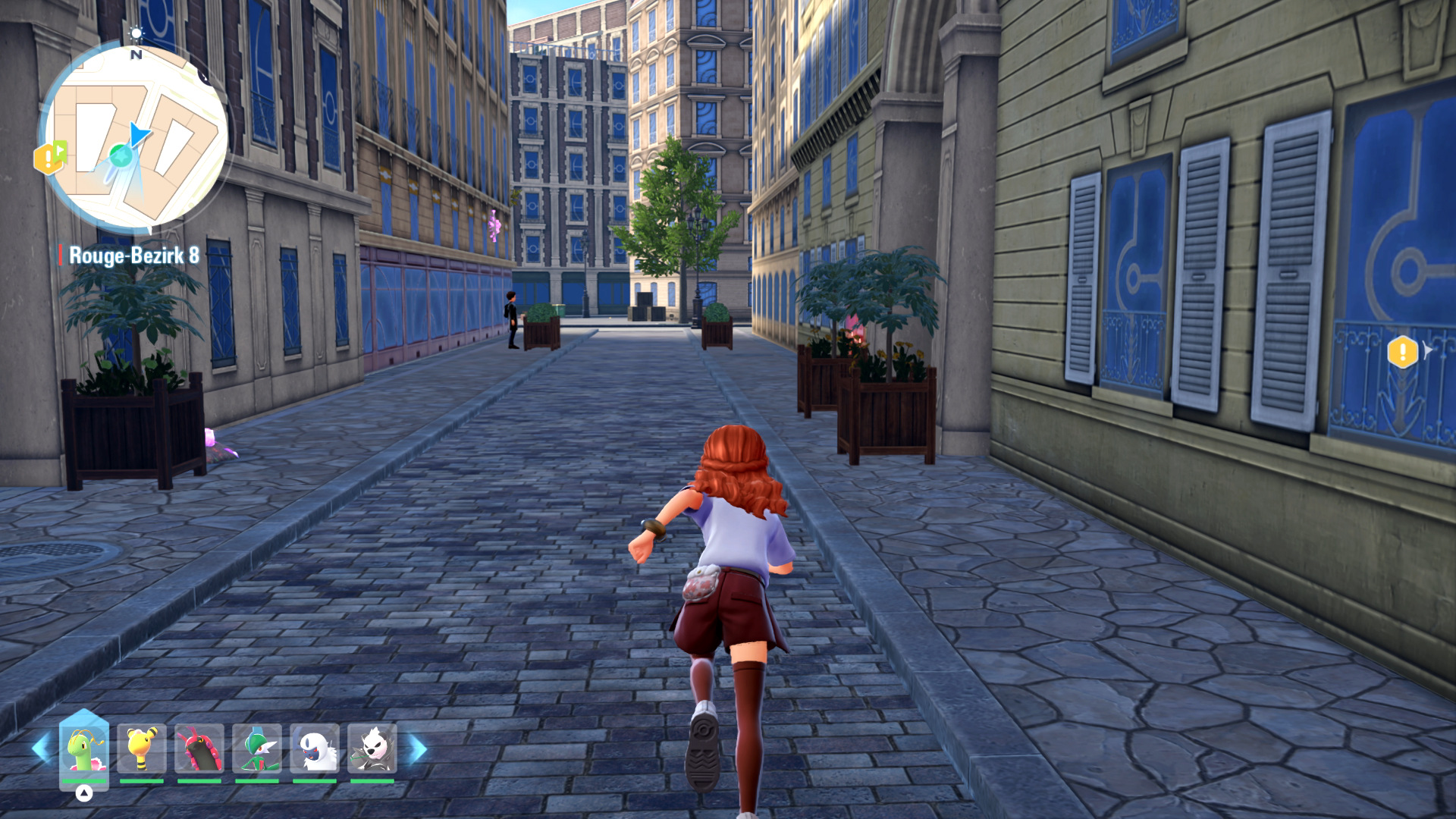The image size is (1456, 819).
Task: Choose Ampharos from the party bar
Action: (x=142, y=749)
